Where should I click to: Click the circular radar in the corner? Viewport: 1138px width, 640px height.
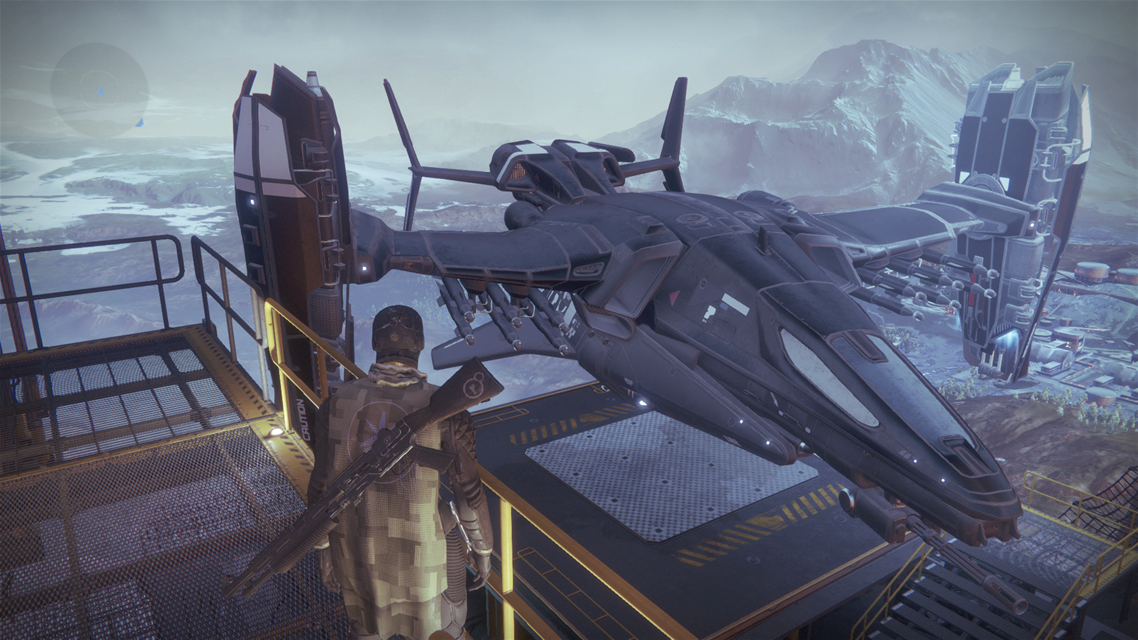pyautogui.click(x=99, y=90)
